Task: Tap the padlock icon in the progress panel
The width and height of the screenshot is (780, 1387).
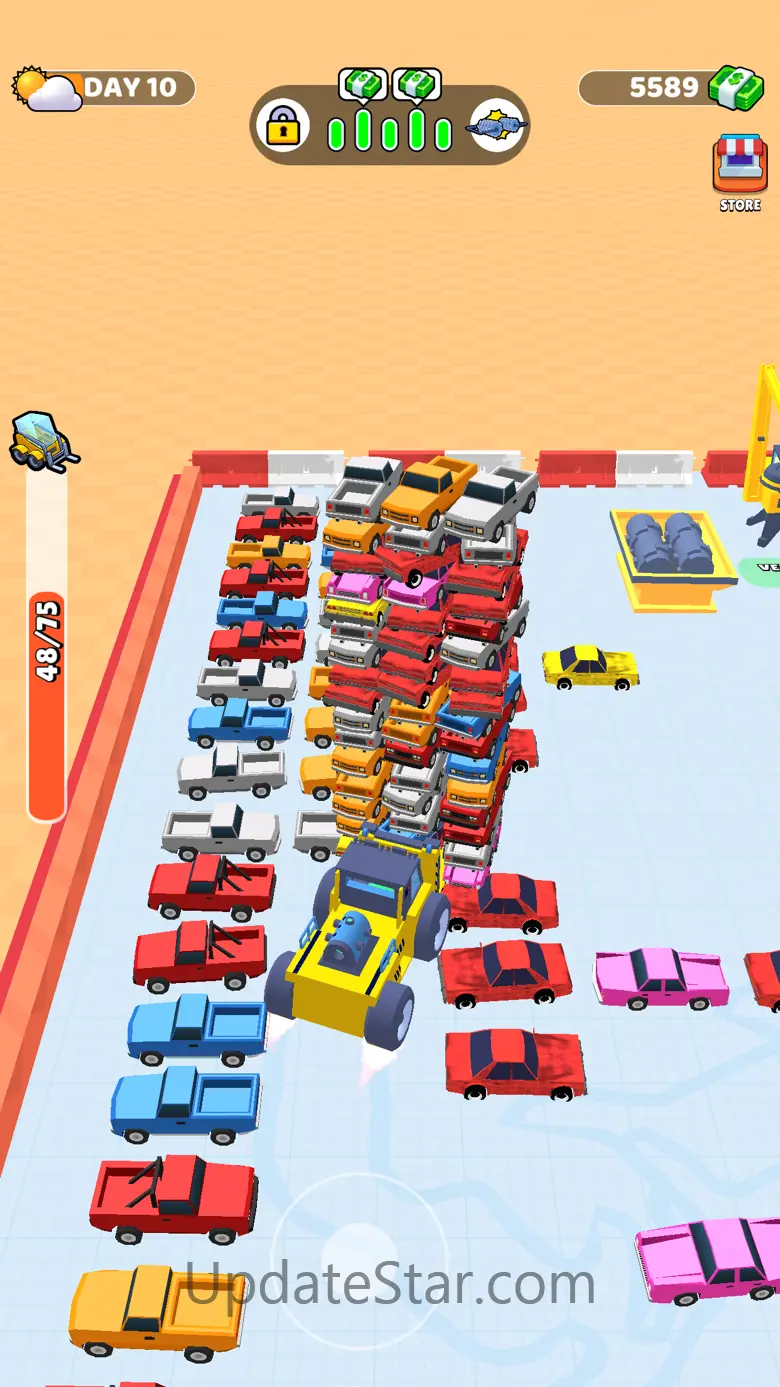Action: tap(283, 126)
